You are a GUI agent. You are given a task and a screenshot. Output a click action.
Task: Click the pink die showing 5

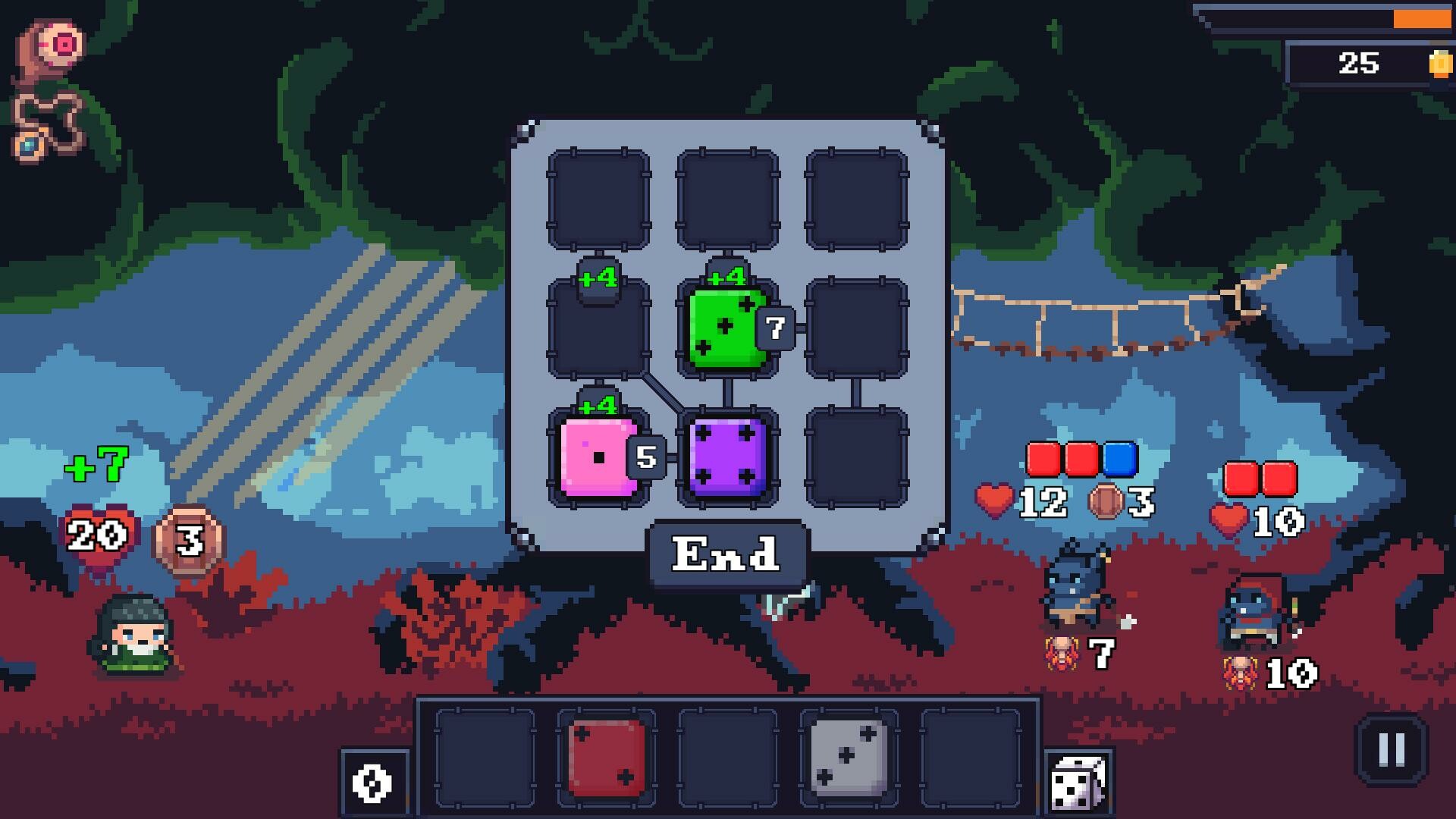pyautogui.click(x=599, y=455)
